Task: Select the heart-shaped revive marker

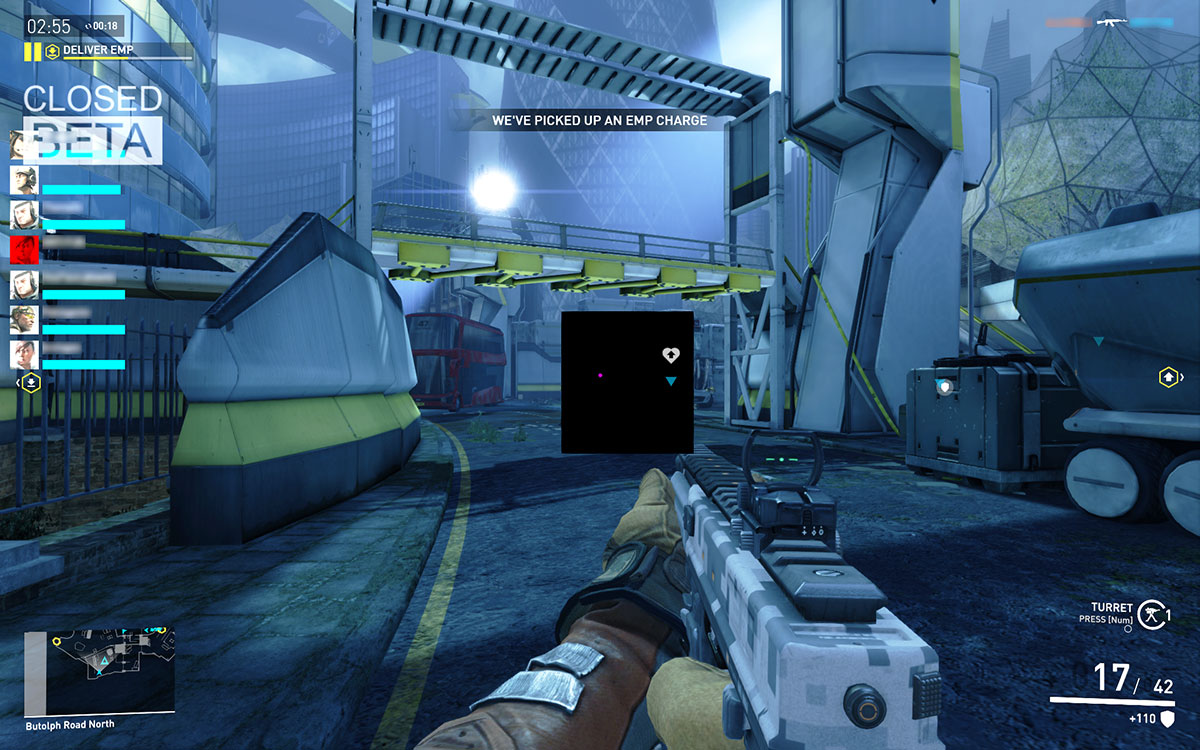Action: [673, 355]
